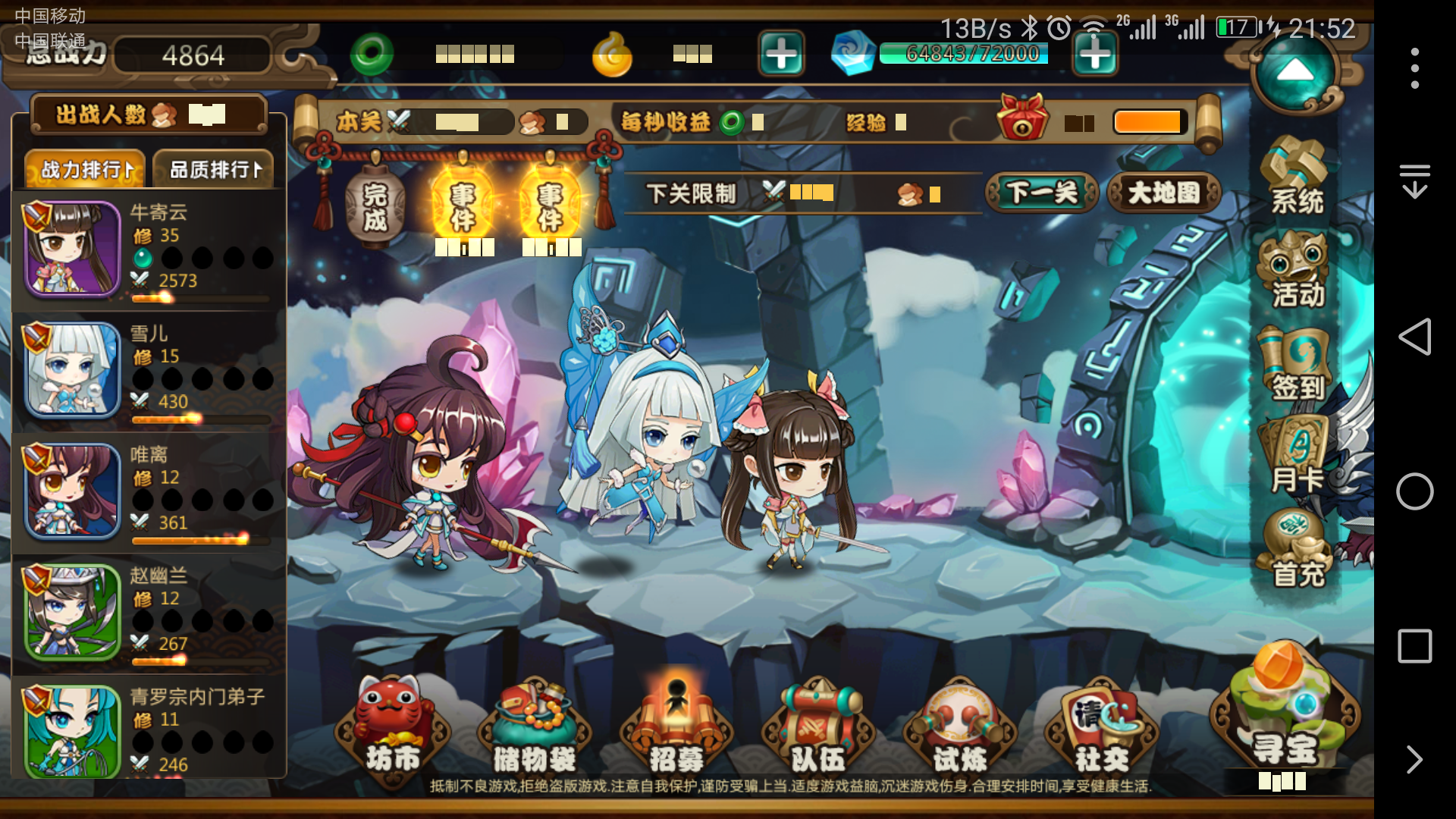The width and height of the screenshot is (1456, 819).
Task: Switch to the 品质排行 quality ranking tab
Action: tap(213, 168)
